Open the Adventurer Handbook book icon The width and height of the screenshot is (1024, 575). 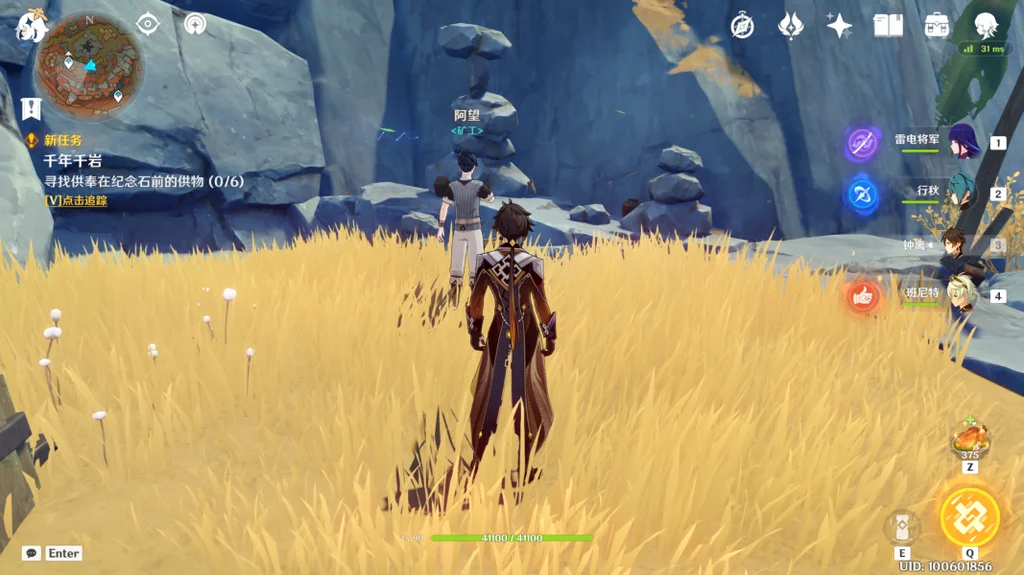(x=888, y=26)
